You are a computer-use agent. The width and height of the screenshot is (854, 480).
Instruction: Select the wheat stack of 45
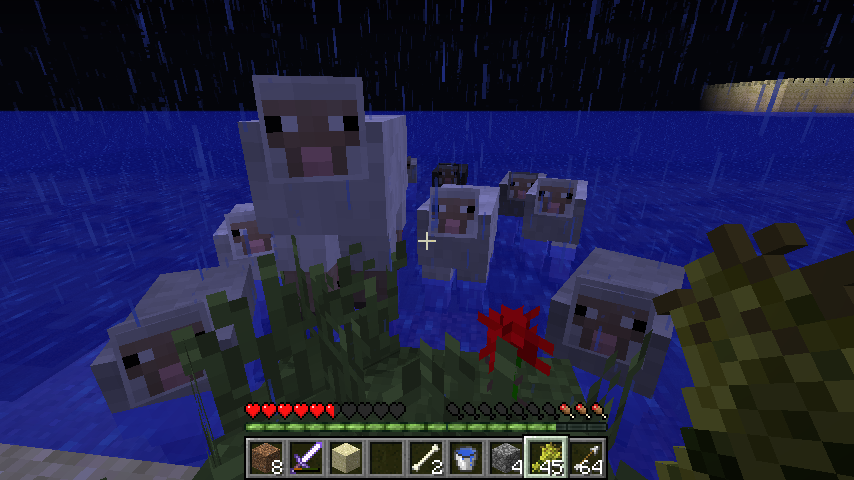pyautogui.click(x=546, y=457)
